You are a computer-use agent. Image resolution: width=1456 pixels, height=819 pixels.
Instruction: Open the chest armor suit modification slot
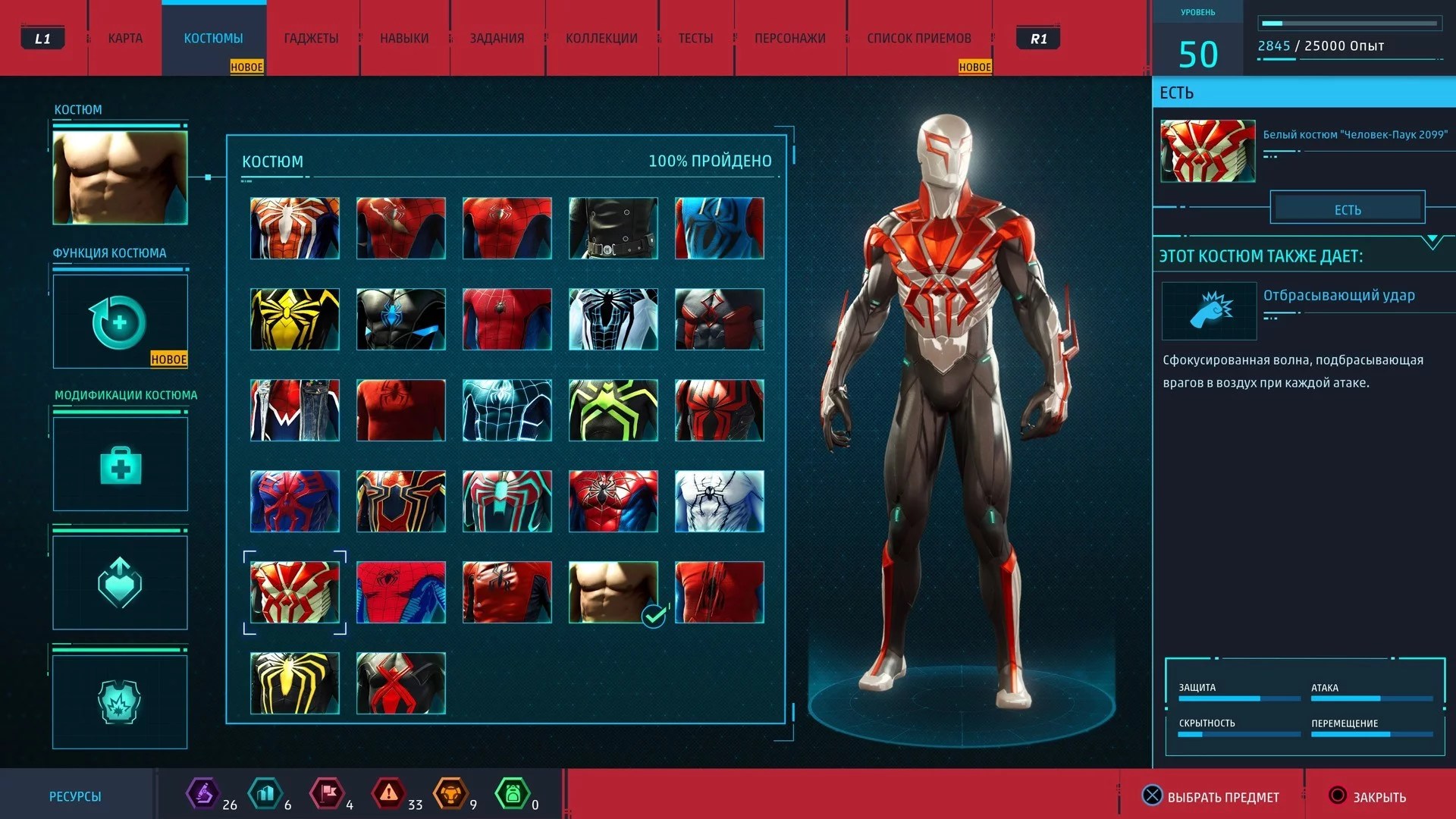(120, 701)
